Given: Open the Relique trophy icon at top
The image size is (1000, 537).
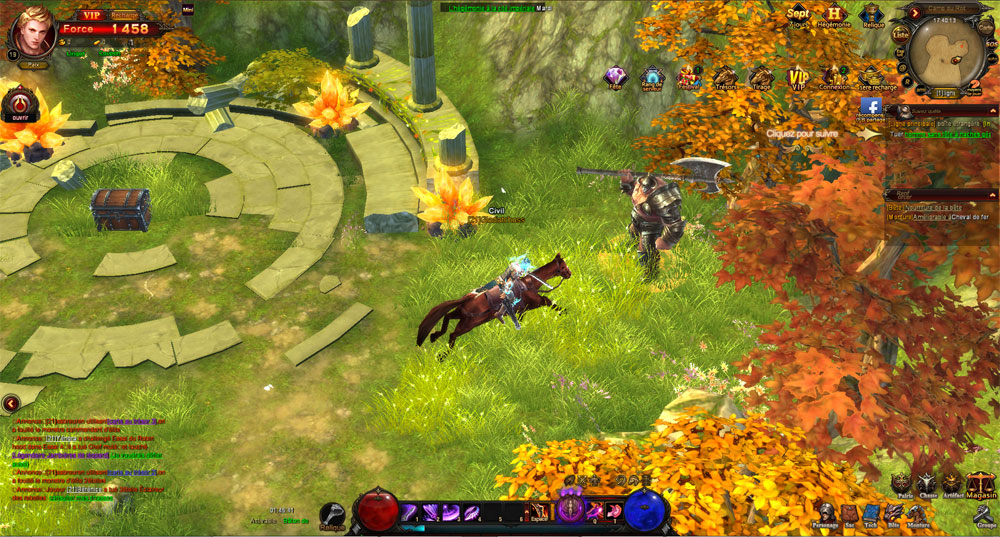Looking at the screenshot, I should click(x=872, y=15).
